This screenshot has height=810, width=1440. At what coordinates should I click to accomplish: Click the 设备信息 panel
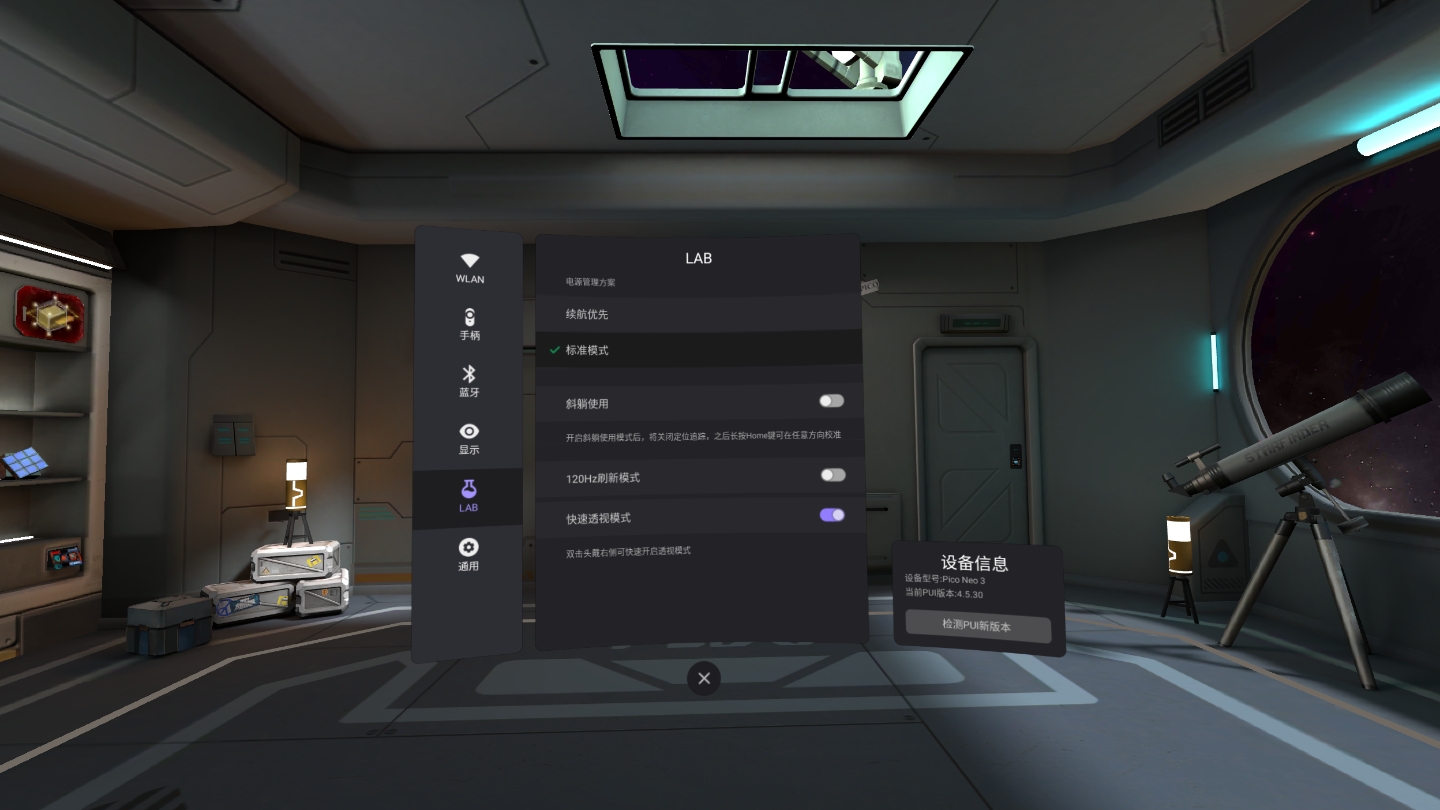pos(977,563)
